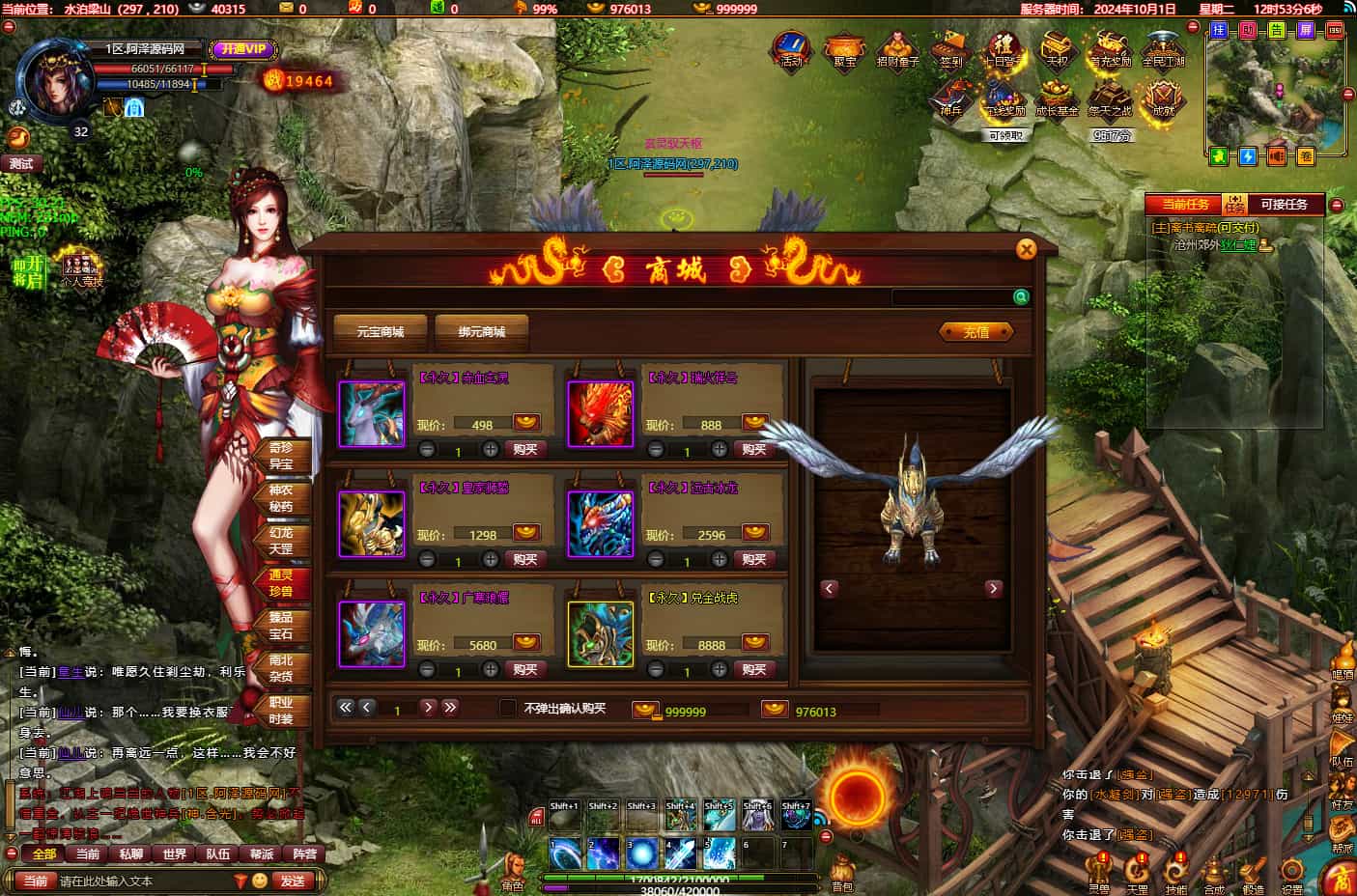Switch to the 绑元商城 tab
This screenshot has height=896, width=1357.
click(482, 332)
